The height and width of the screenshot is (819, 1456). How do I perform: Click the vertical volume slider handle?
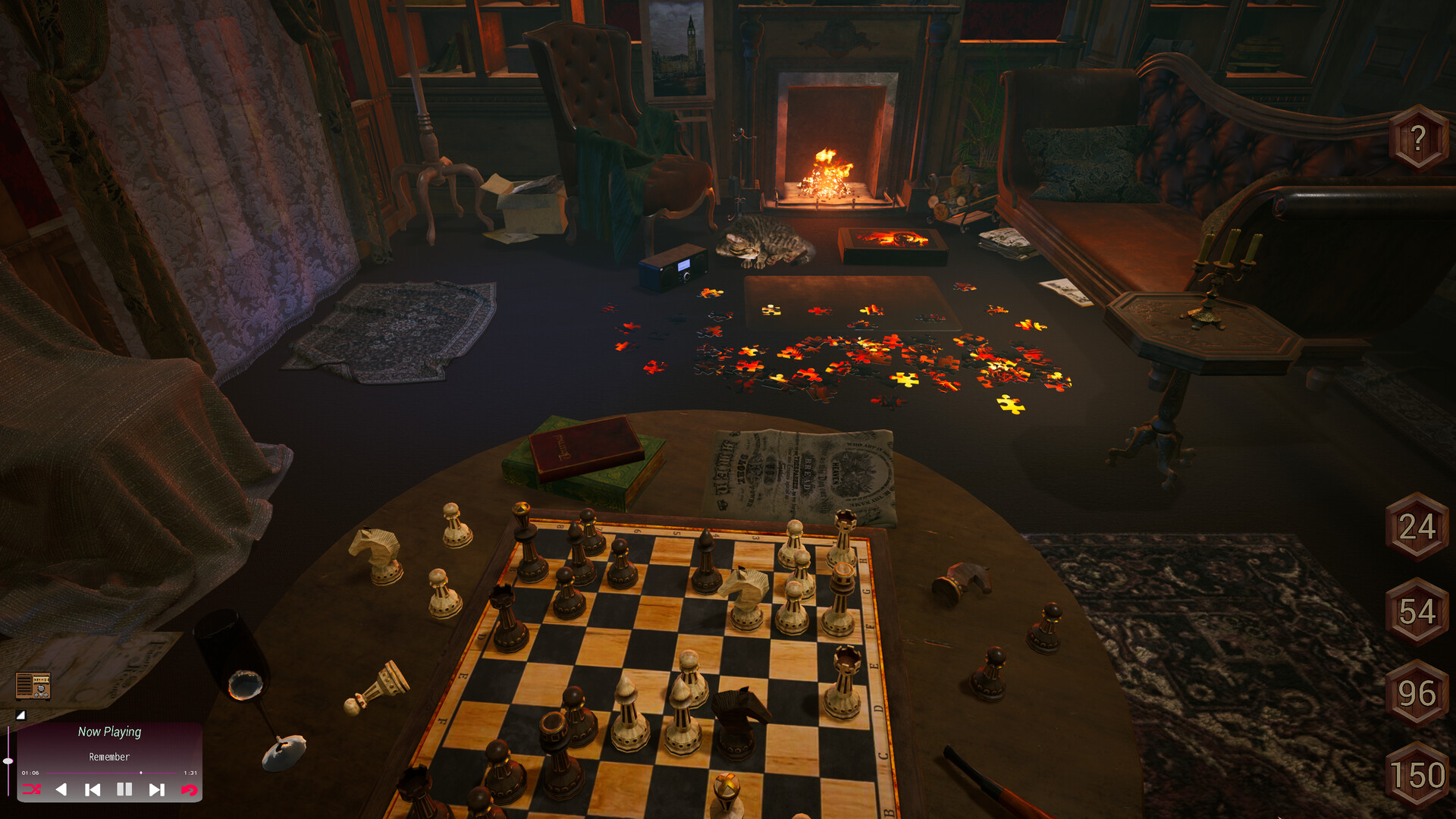coord(8,761)
